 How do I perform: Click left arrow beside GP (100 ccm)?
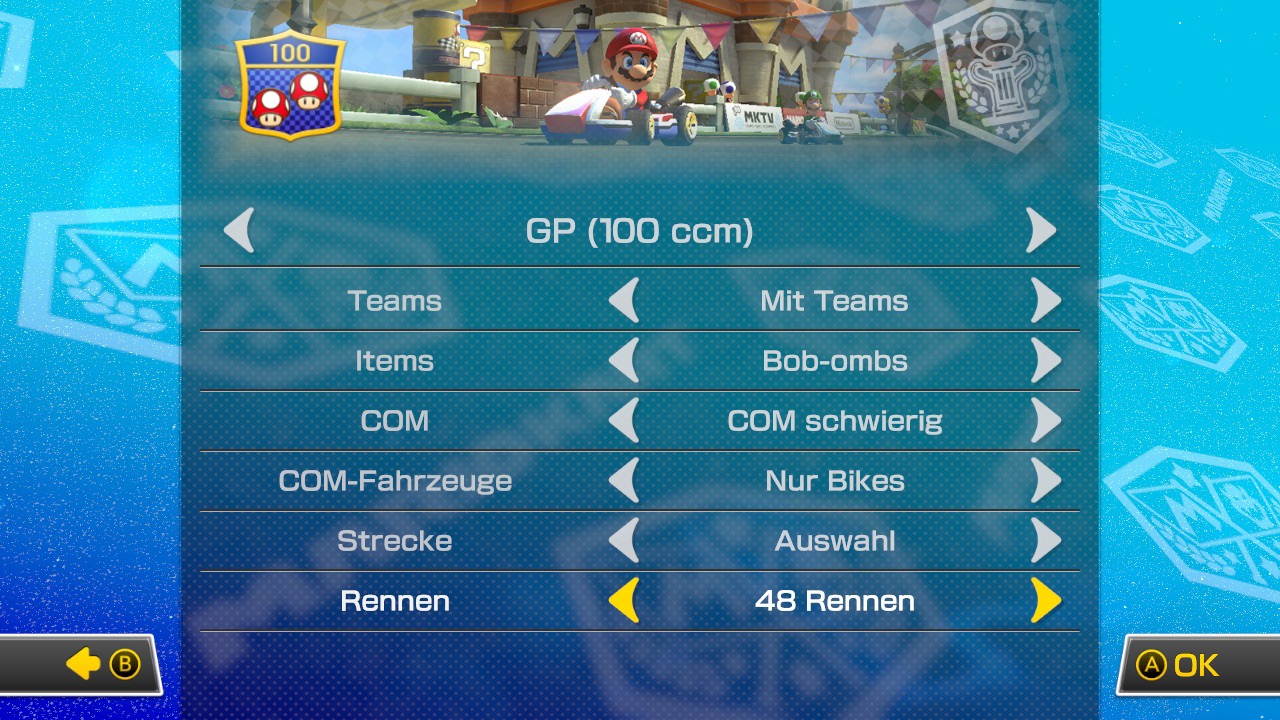coord(238,229)
